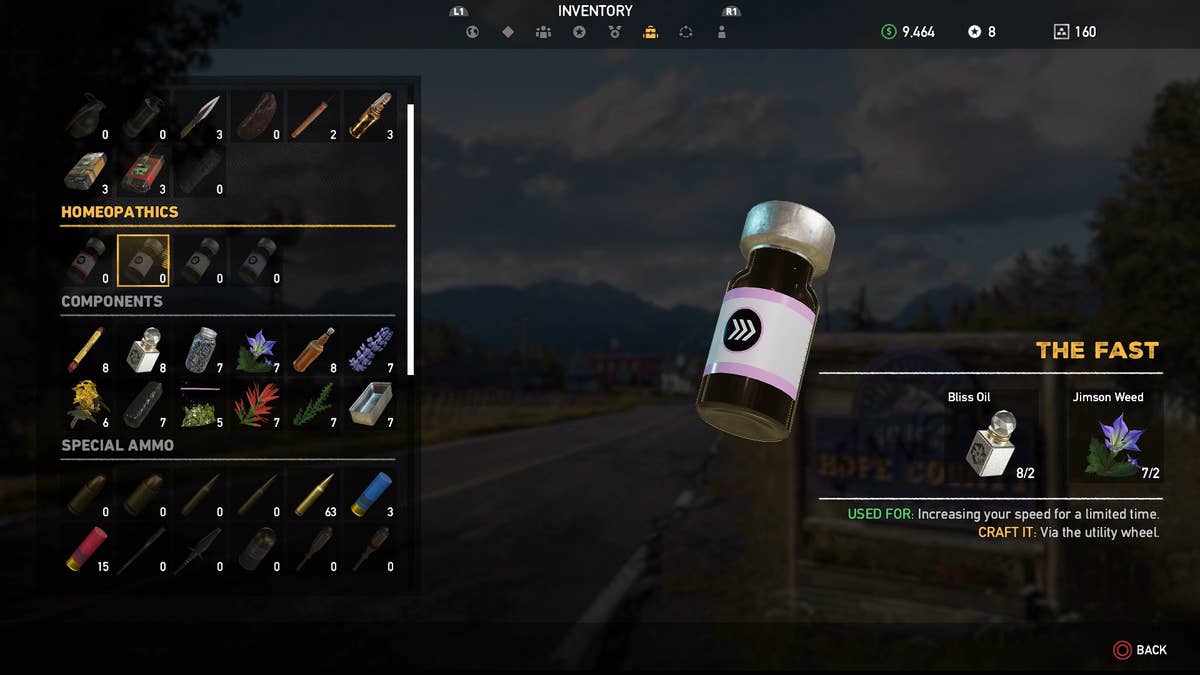The width and height of the screenshot is (1200, 675).
Task: Select the blue Jimson Weed flower component
Action: pyautogui.click(x=256, y=349)
